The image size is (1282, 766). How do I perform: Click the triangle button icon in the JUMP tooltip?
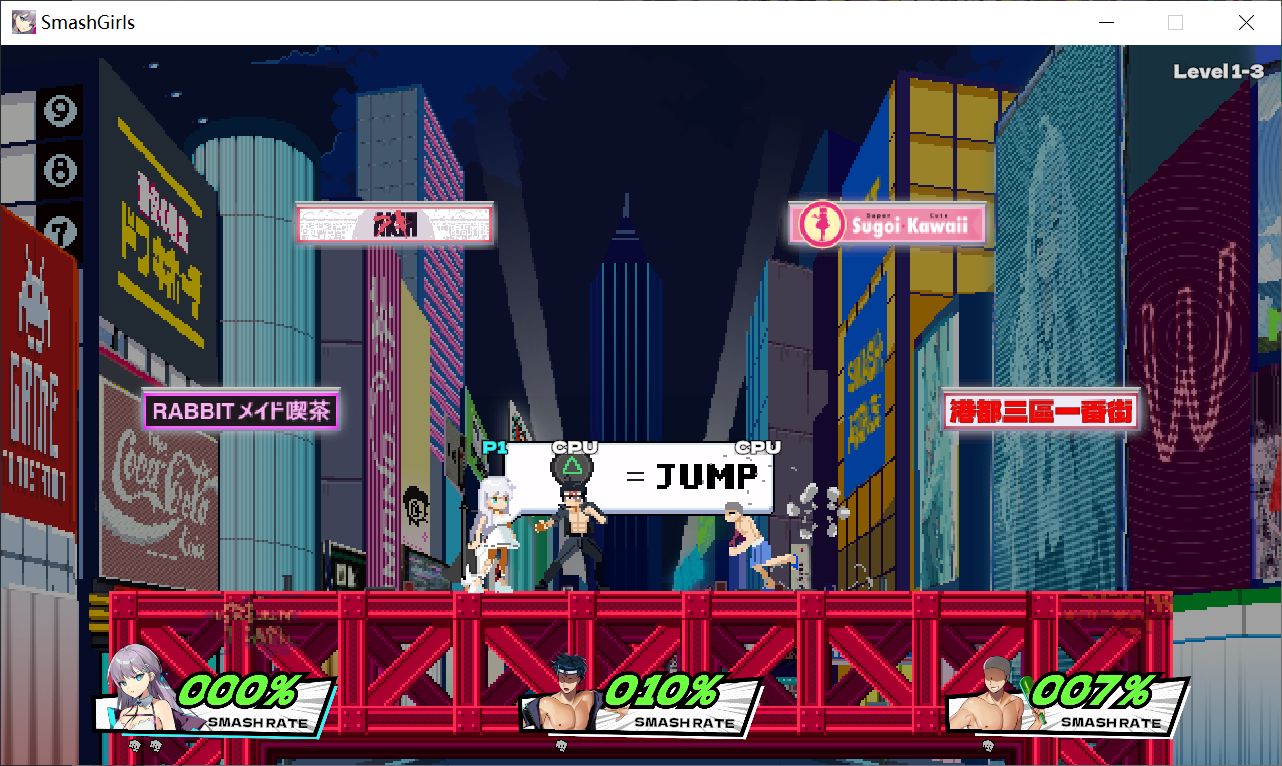point(573,470)
